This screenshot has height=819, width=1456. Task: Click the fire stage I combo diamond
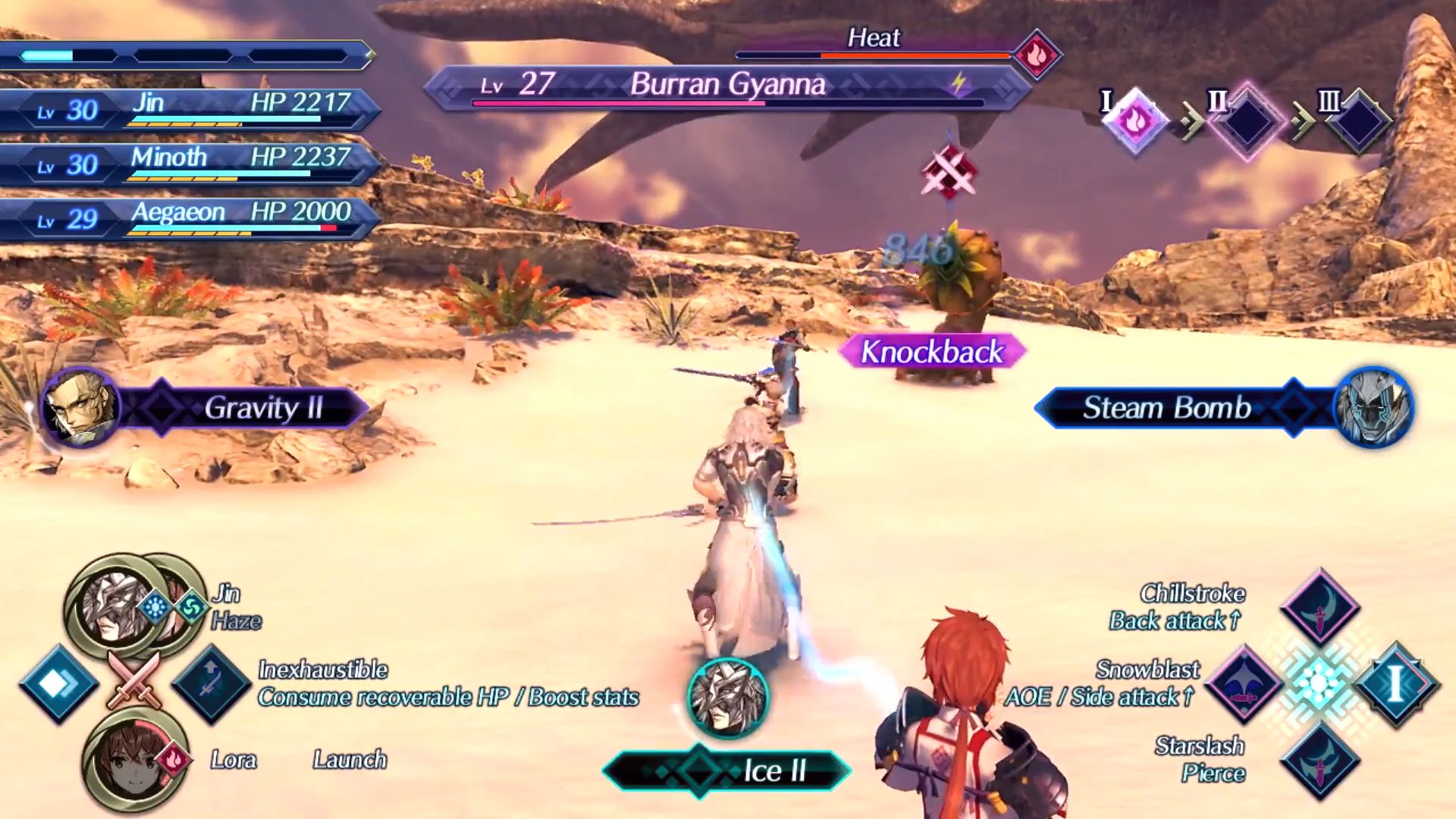pyautogui.click(x=1134, y=121)
